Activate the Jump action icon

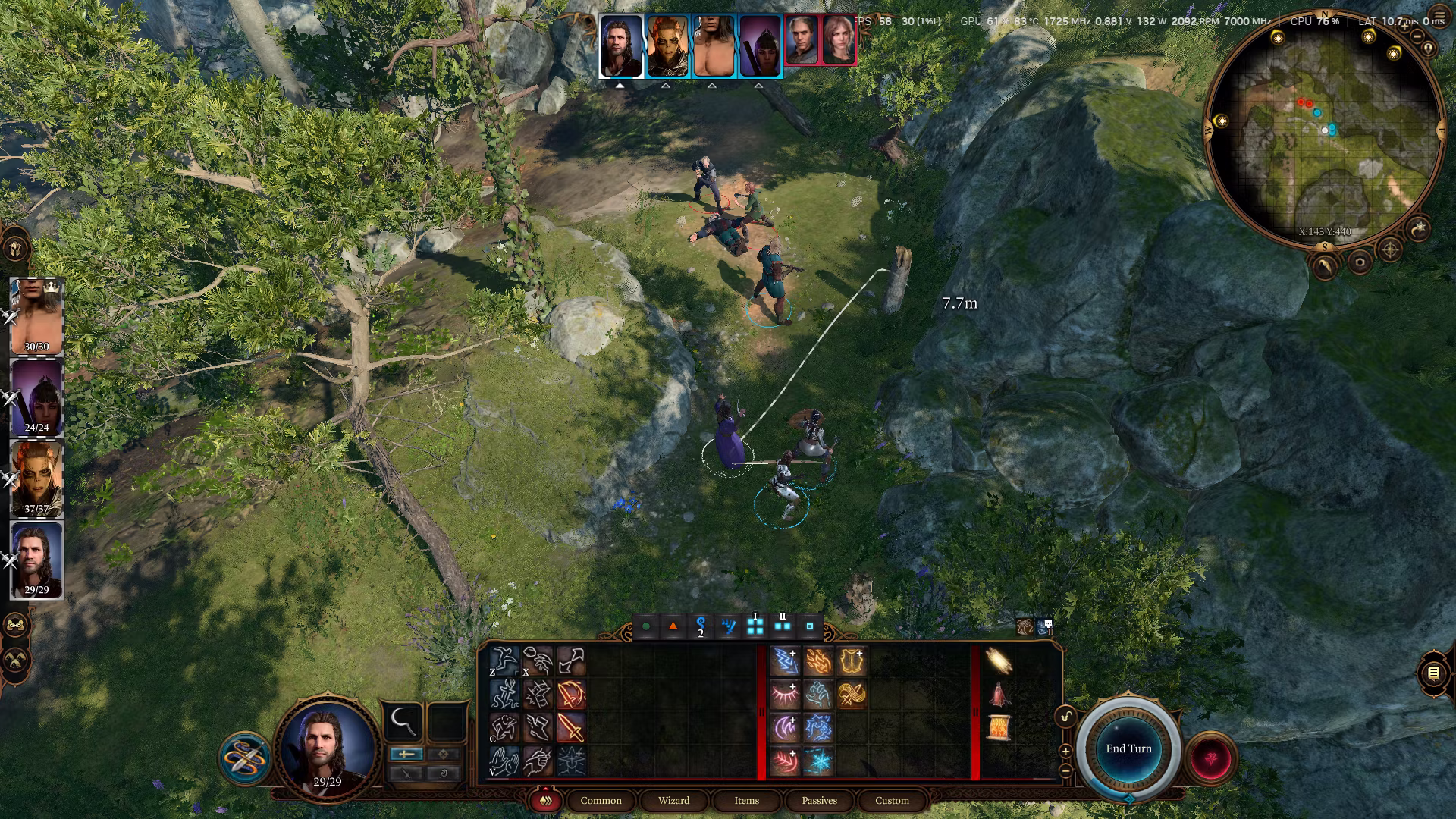tap(504, 661)
